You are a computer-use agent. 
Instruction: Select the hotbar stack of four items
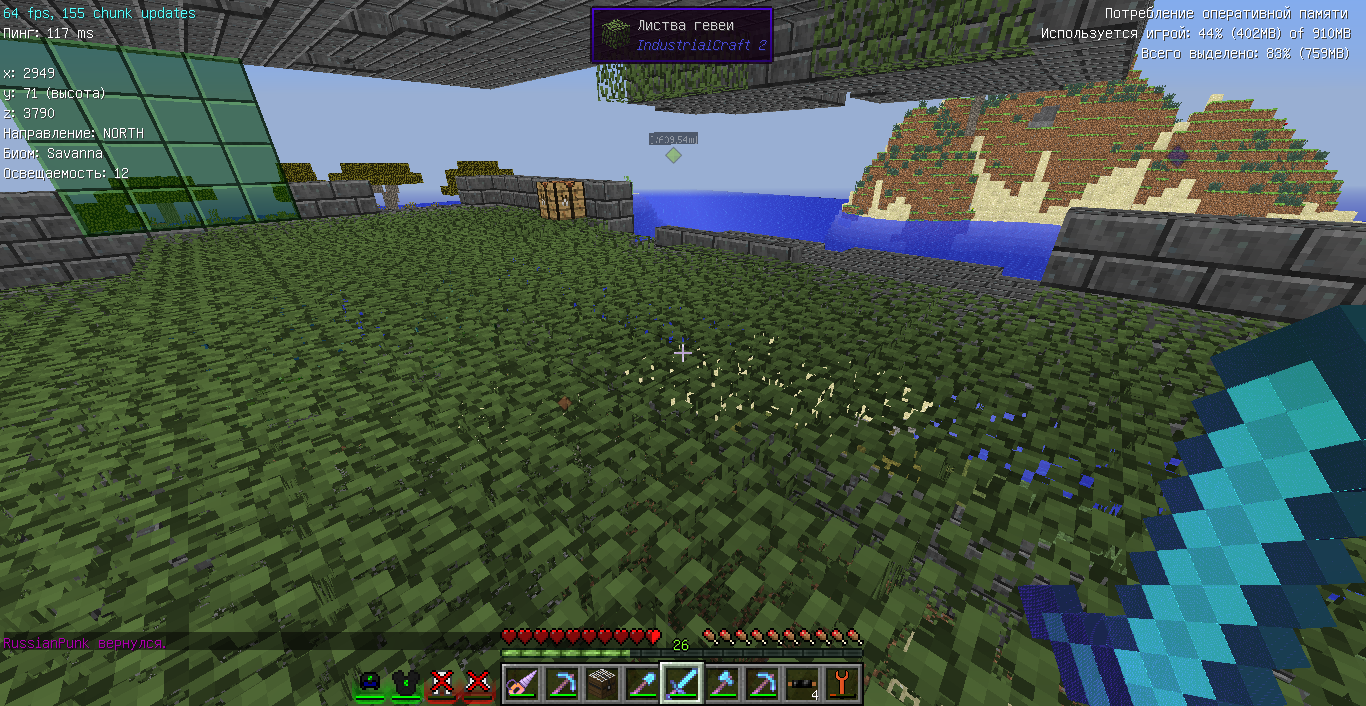(801, 684)
